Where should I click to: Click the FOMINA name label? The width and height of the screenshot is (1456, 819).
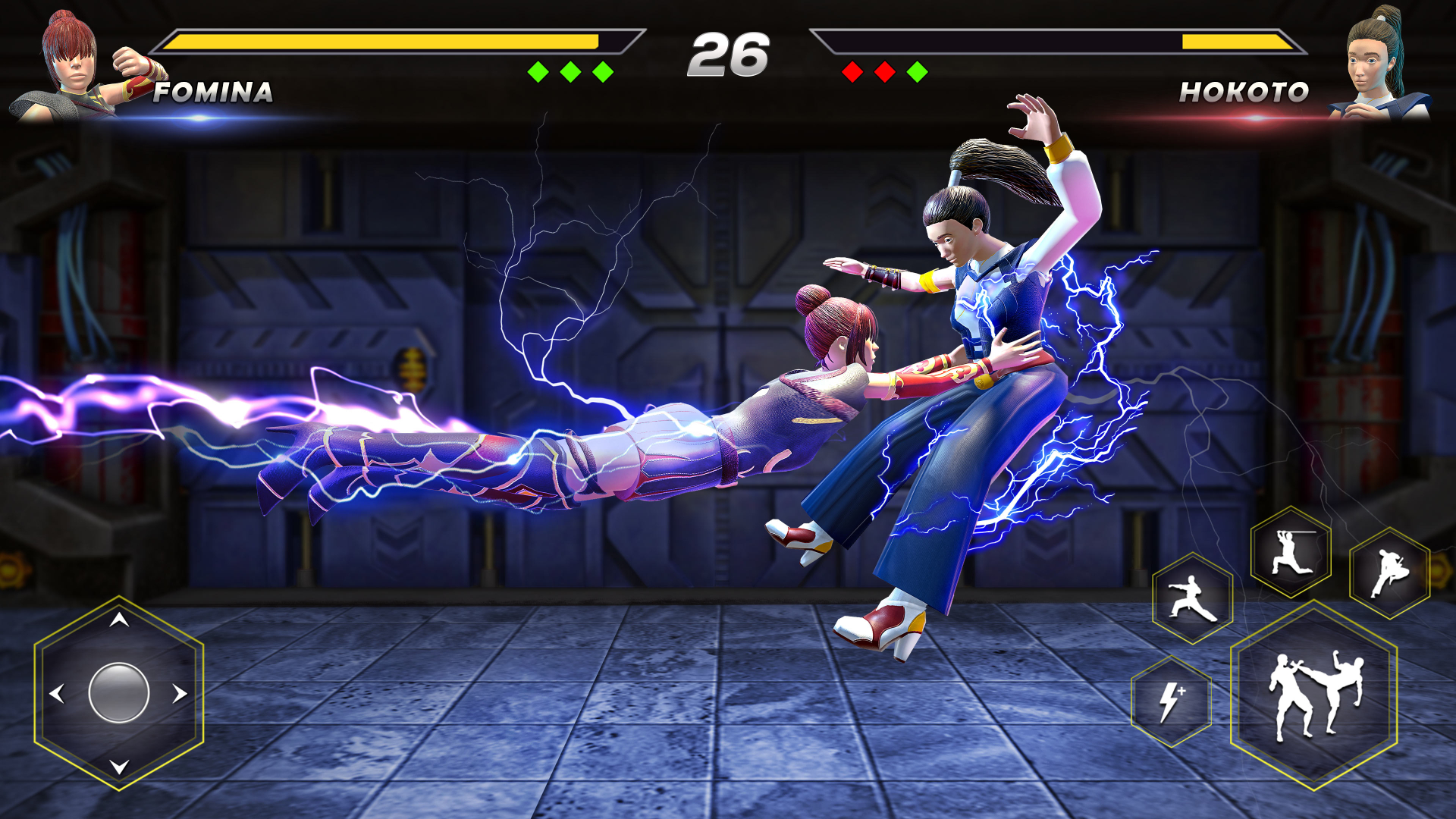[x=213, y=93]
